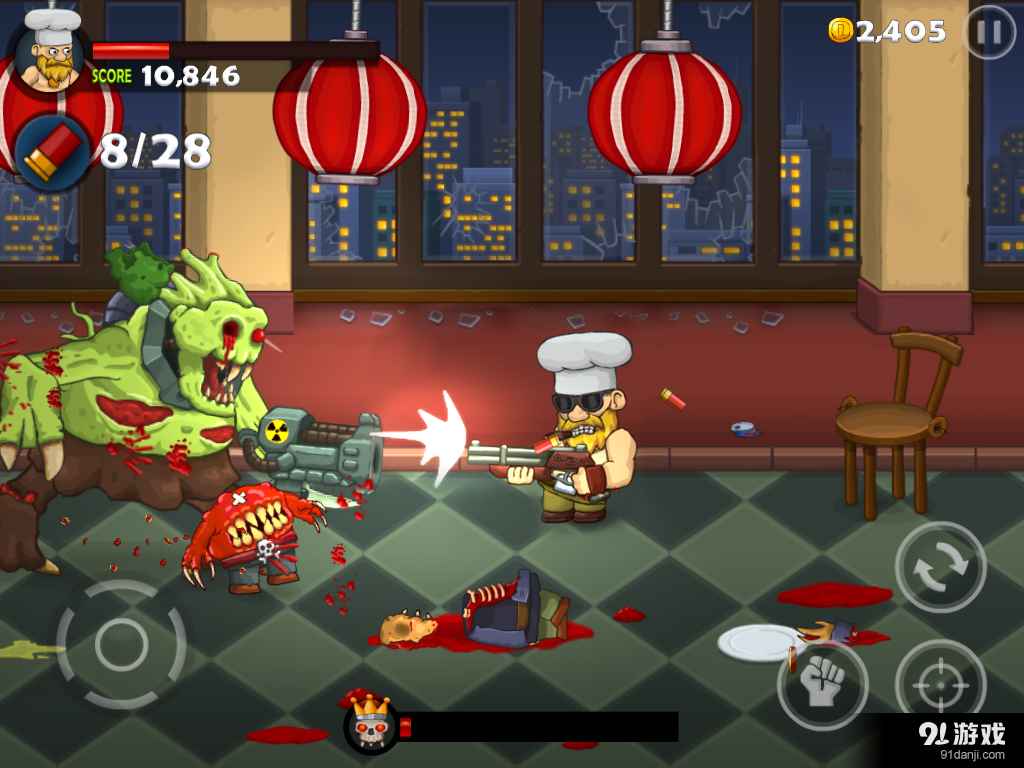Fire the gun using the crosshair button
Image resolution: width=1024 pixels, height=768 pixels.
[940, 685]
